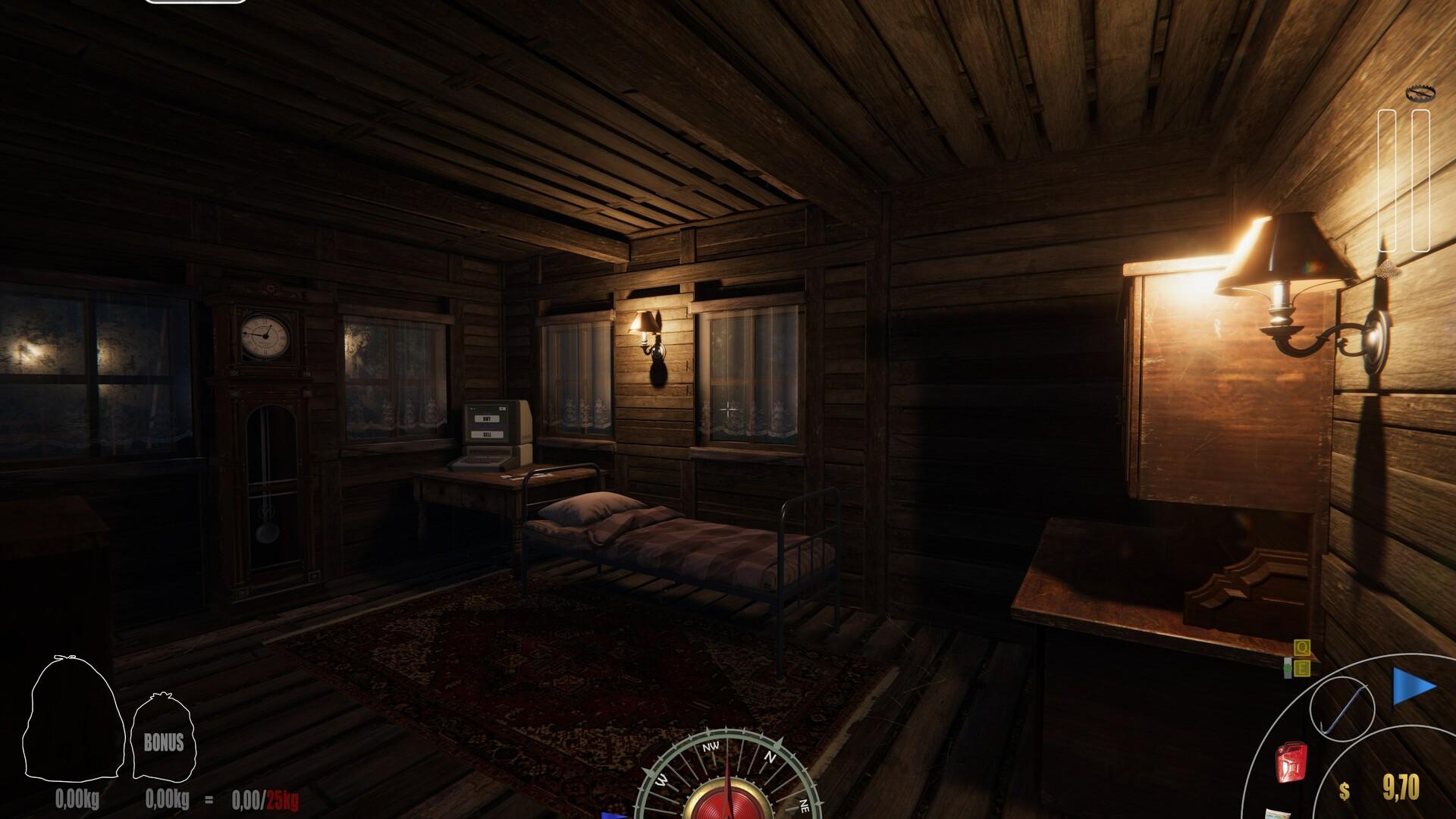Viewport: 1456px width, 819px height.
Task: Toggle the green battery indicator near the prompts
Action: pyautogui.click(x=1287, y=668)
